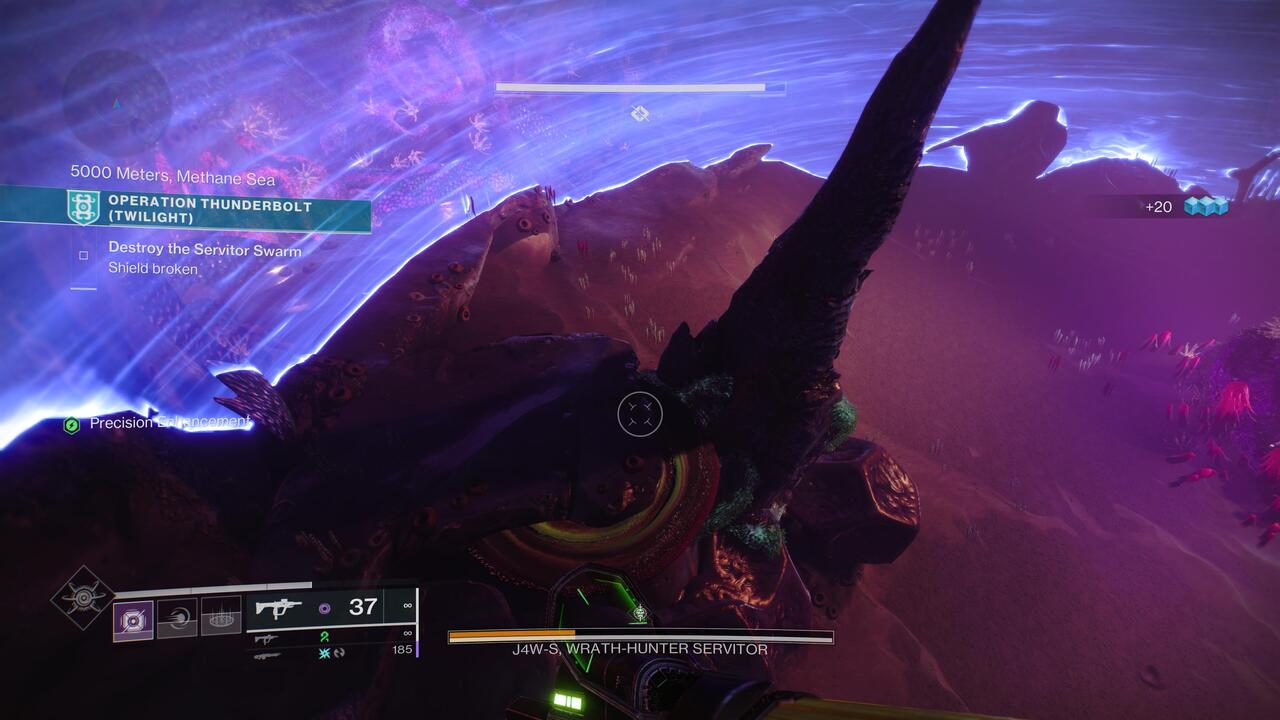Click the Operation Thunderbolt (Twilight) mission title
Screen dimensions: 1280x720
[209, 208]
